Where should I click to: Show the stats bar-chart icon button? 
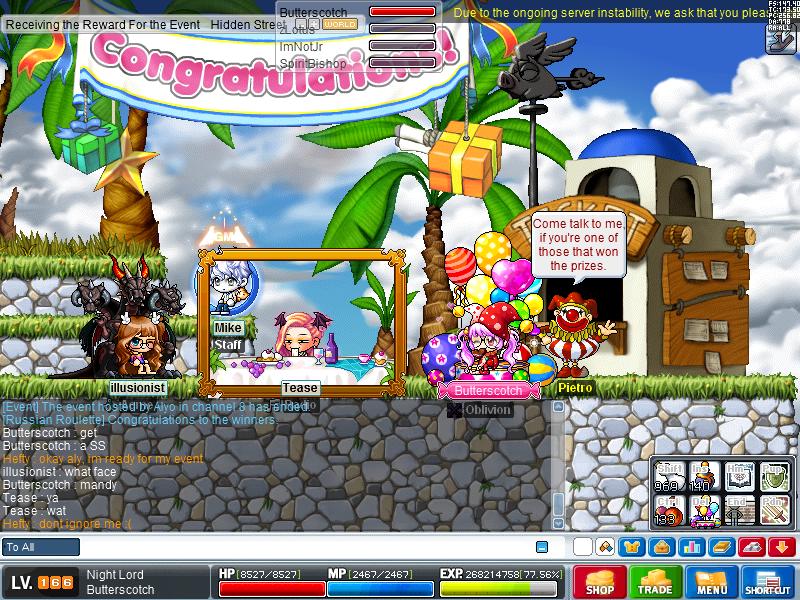pyautogui.click(x=691, y=547)
